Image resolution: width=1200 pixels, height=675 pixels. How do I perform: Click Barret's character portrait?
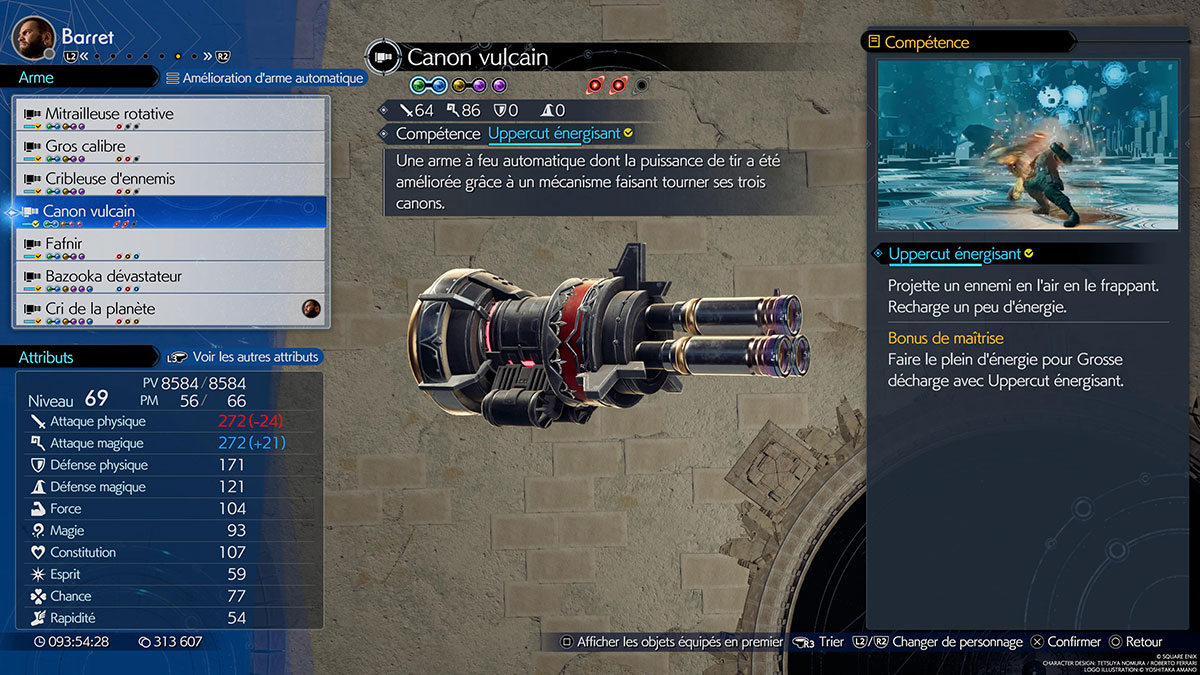coord(33,37)
